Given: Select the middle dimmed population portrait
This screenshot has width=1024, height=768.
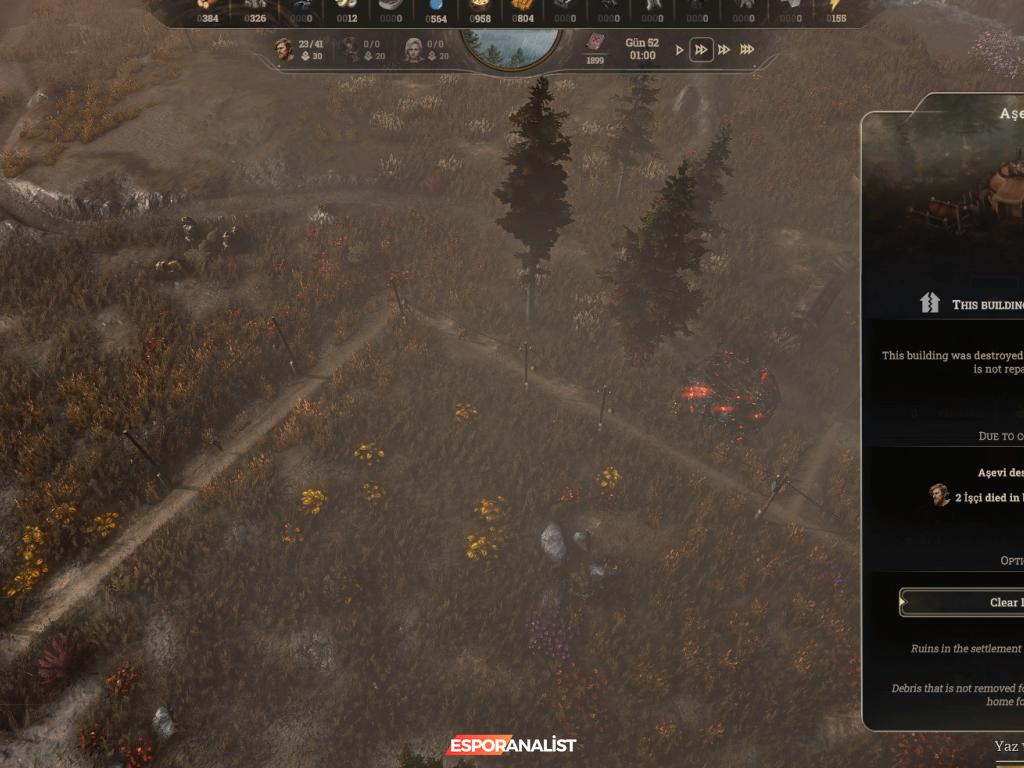Looking at the screenshot, I should coord(350,49).
